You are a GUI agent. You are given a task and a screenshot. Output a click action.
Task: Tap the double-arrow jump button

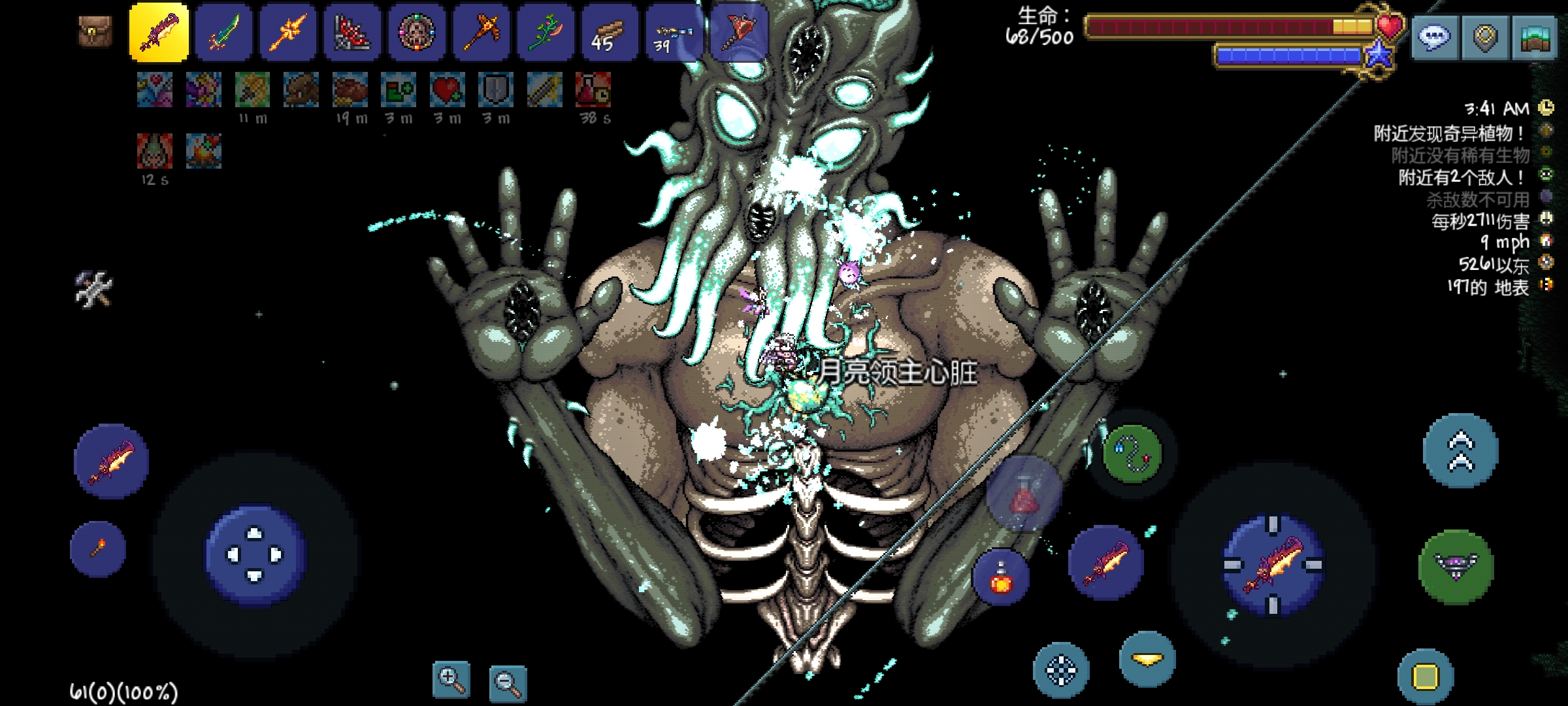tap(1461, 451)
